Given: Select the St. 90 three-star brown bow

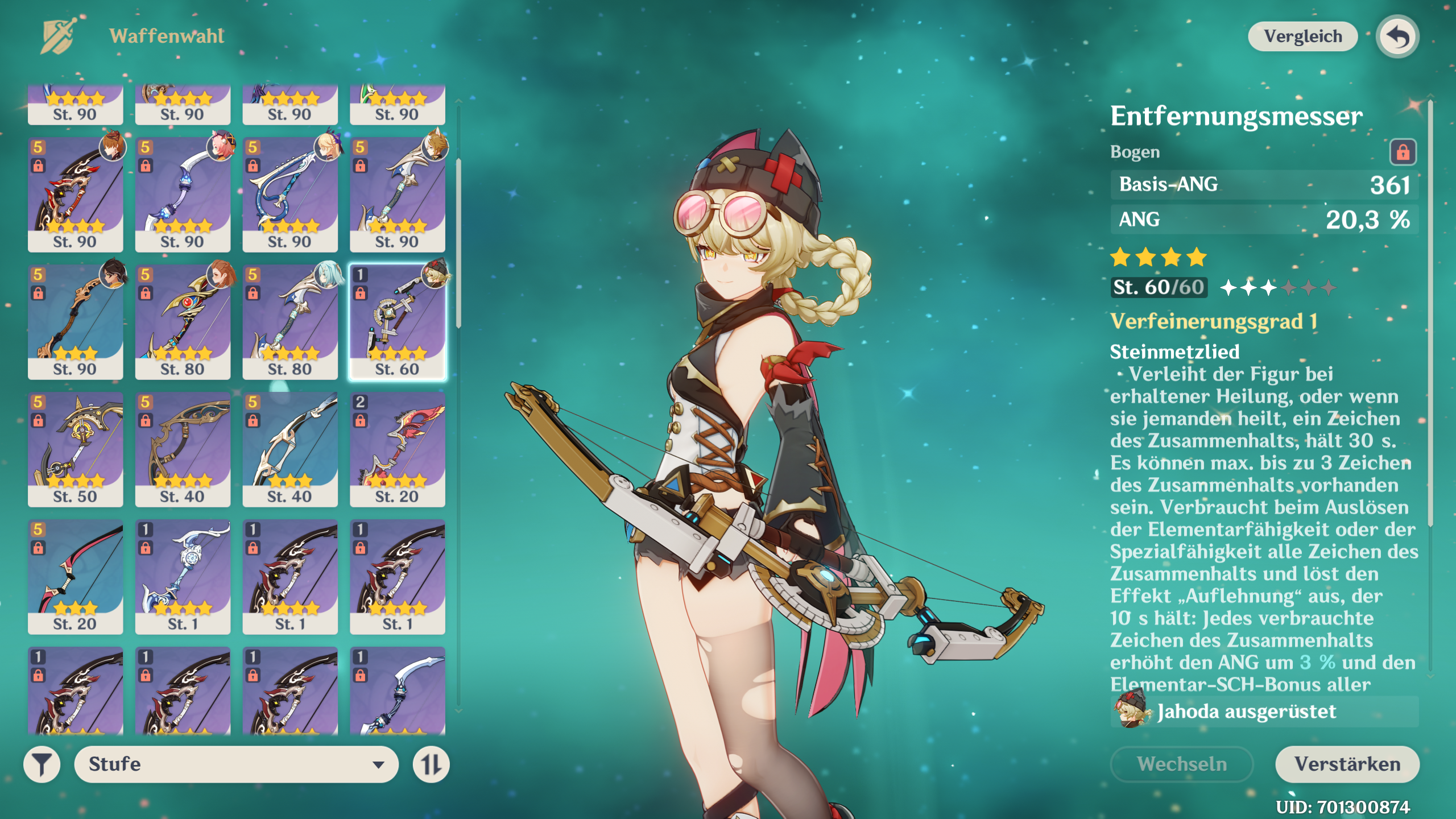Looking at the screenshot, I should click(75, 322).
